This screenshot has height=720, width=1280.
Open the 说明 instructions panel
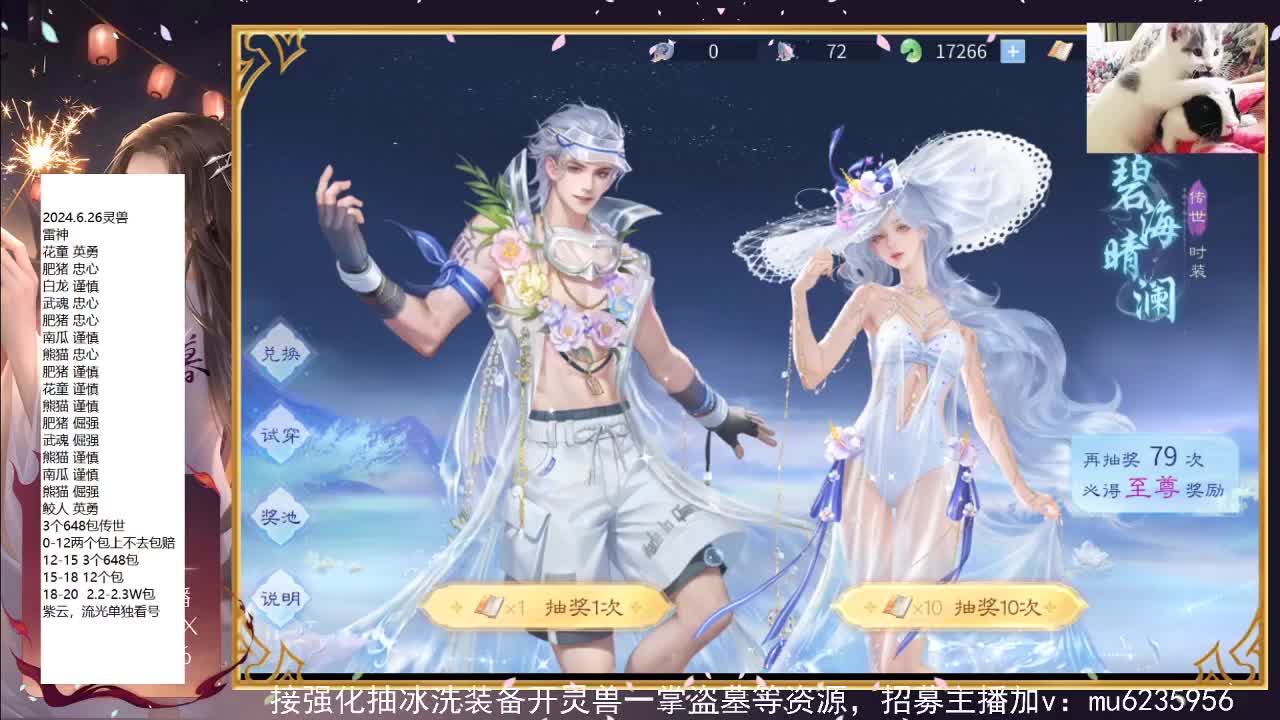[280, 600]
